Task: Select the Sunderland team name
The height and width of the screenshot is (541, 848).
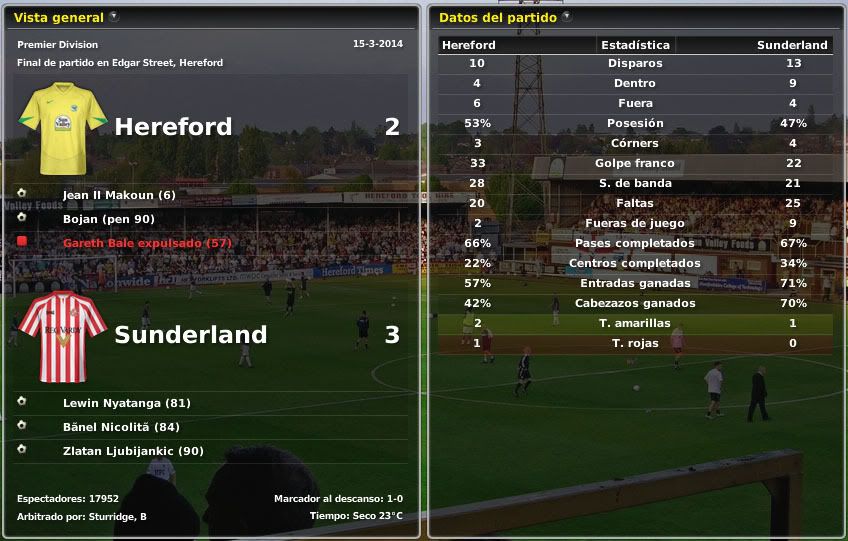Action: coord(191,335)
